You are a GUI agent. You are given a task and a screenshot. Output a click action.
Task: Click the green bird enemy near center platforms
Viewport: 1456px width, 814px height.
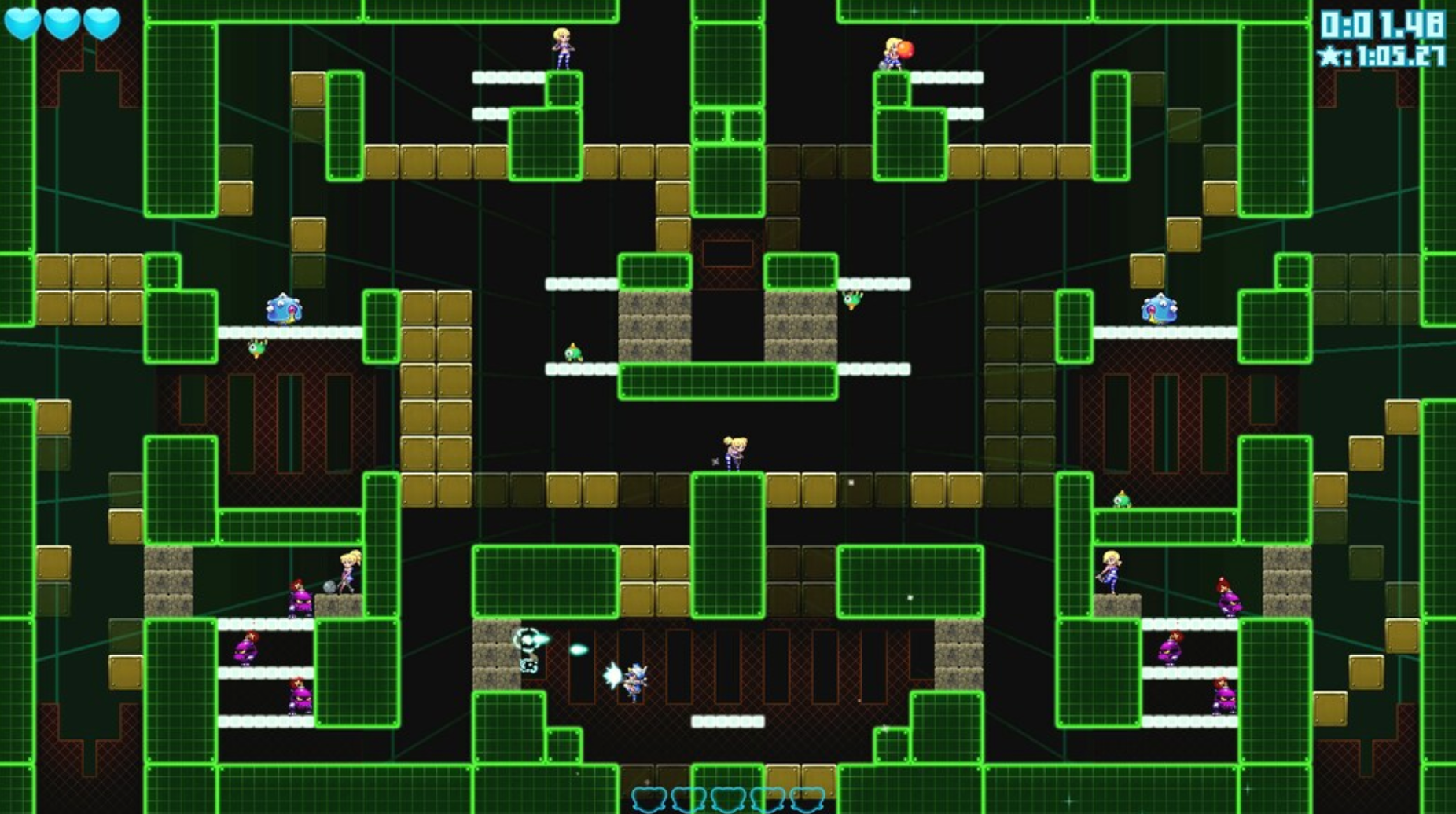[x=575, y=354]
